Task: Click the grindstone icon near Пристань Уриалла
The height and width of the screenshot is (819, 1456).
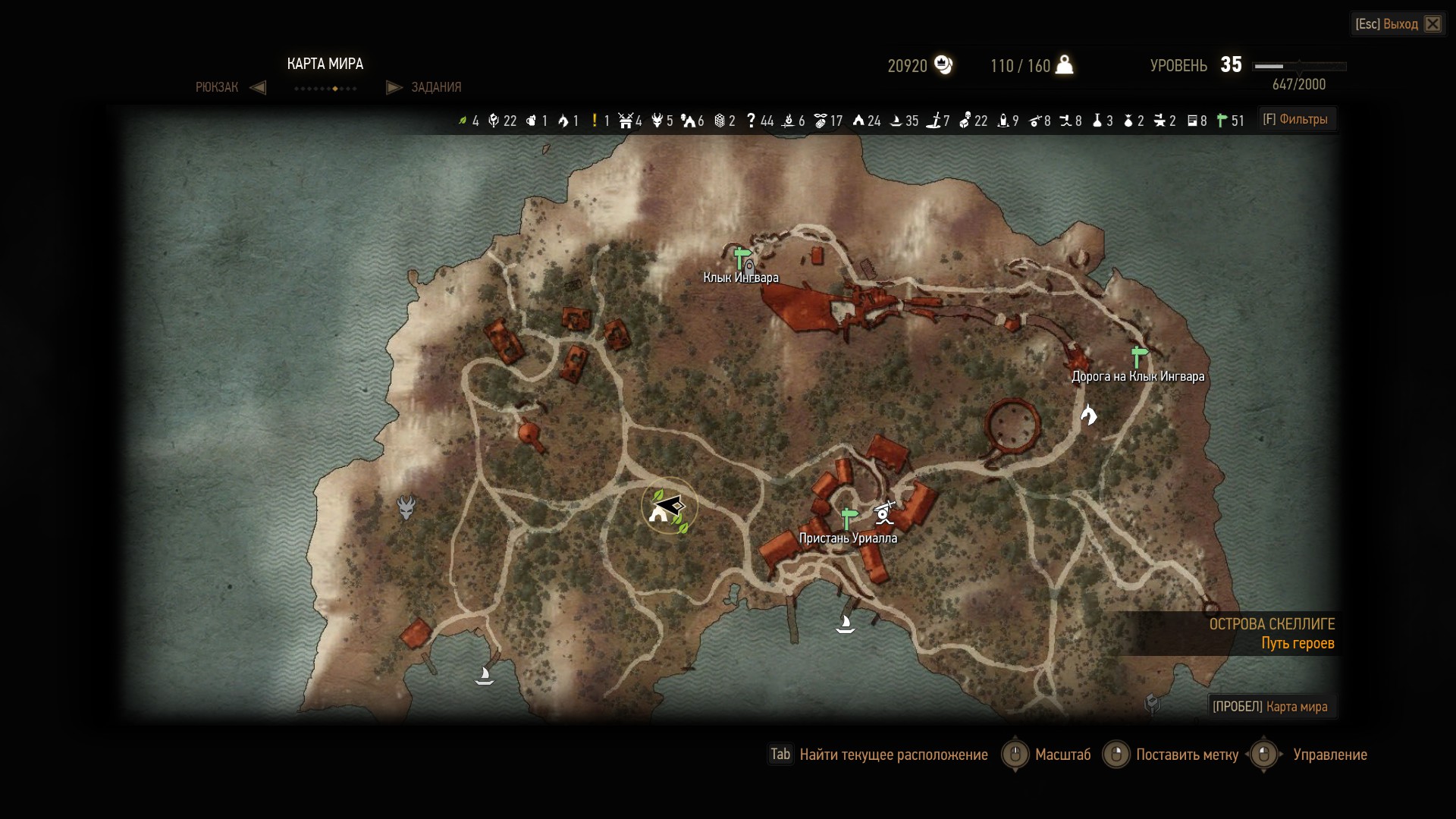Action: tap(884, 513)
